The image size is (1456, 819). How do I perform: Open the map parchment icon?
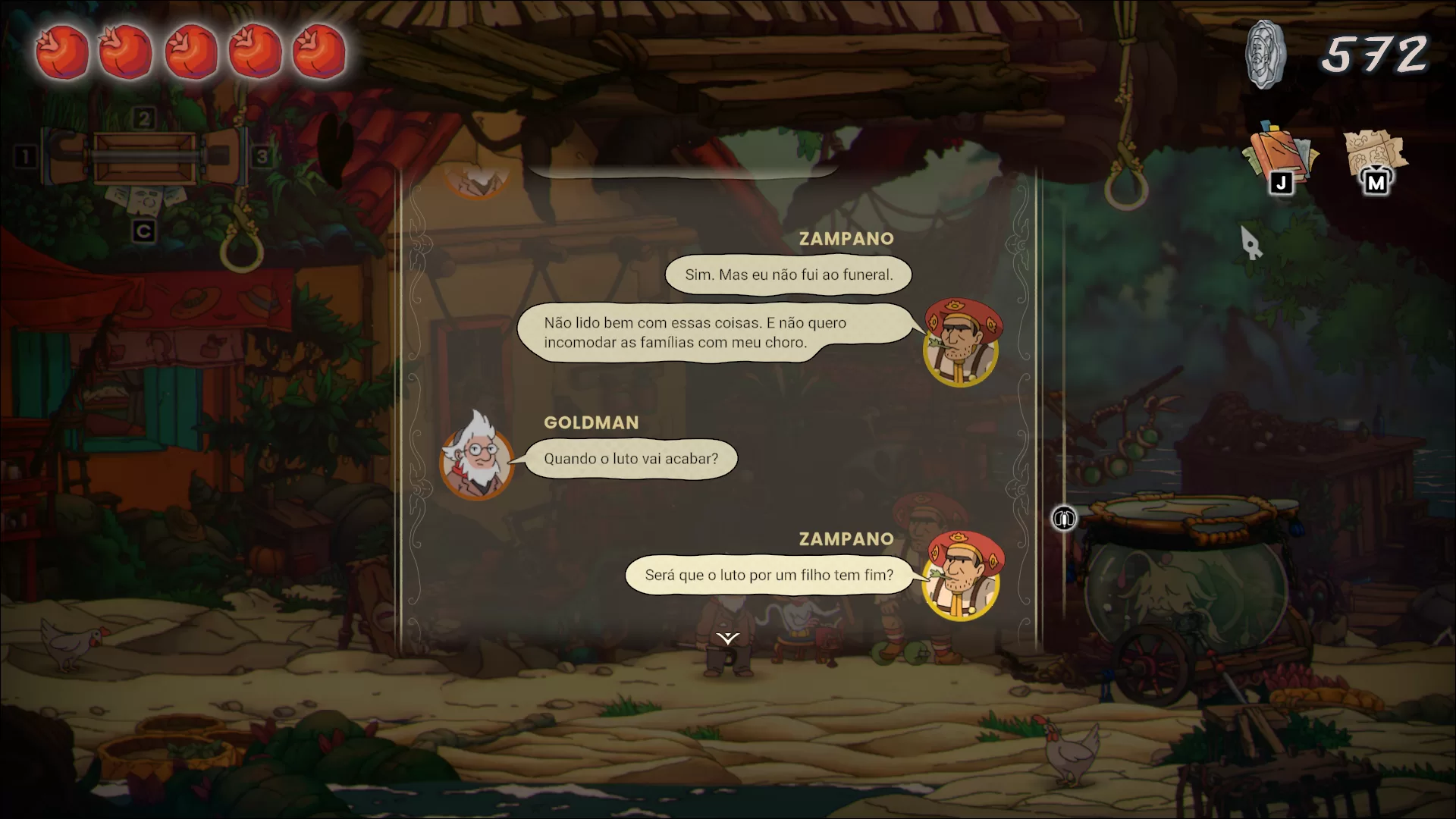[x=1375, y=158]
